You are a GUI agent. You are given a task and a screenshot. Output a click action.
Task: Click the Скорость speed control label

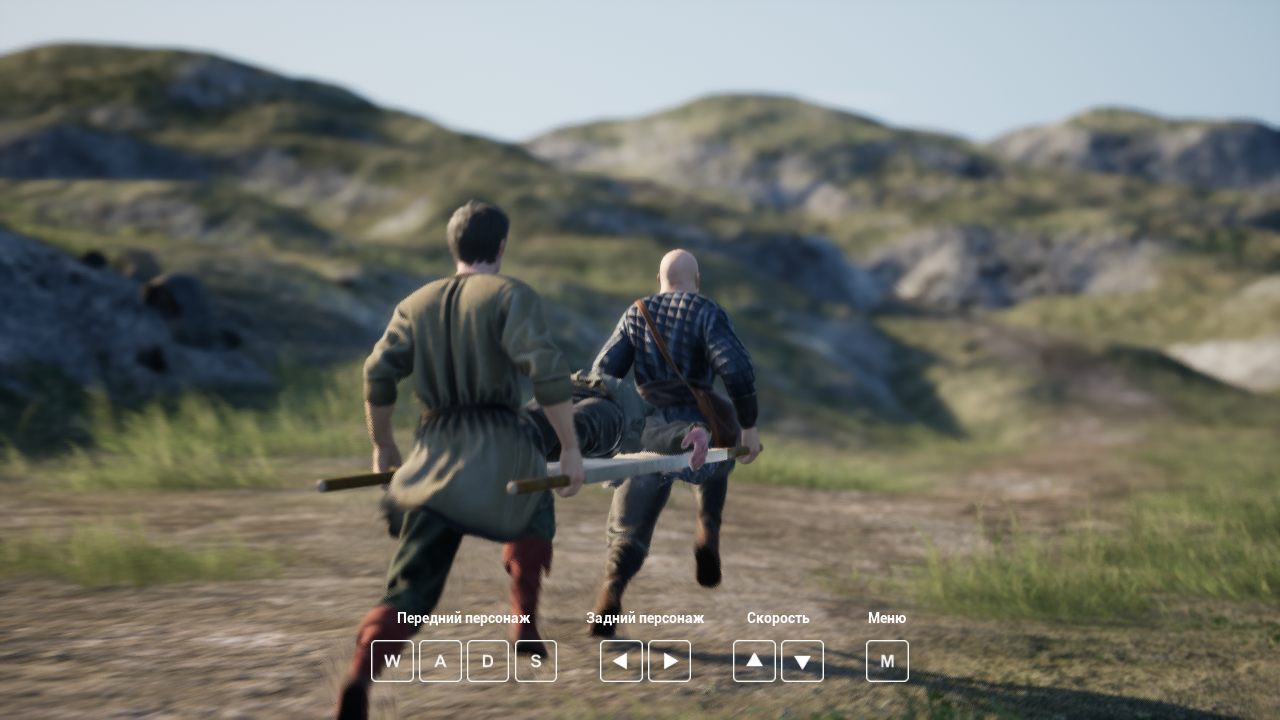[779, 618]
